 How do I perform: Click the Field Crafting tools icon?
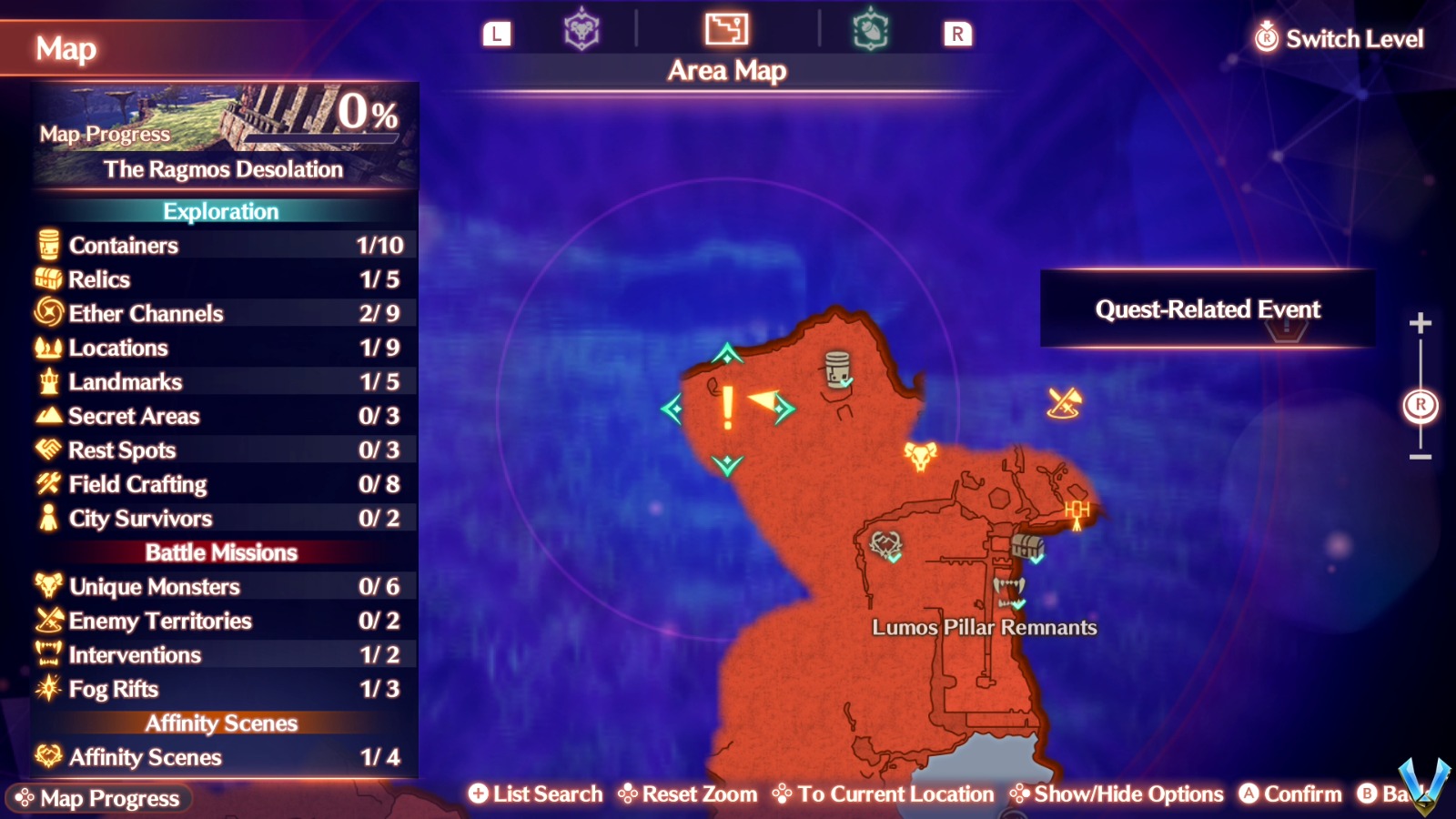coord(47,484)
